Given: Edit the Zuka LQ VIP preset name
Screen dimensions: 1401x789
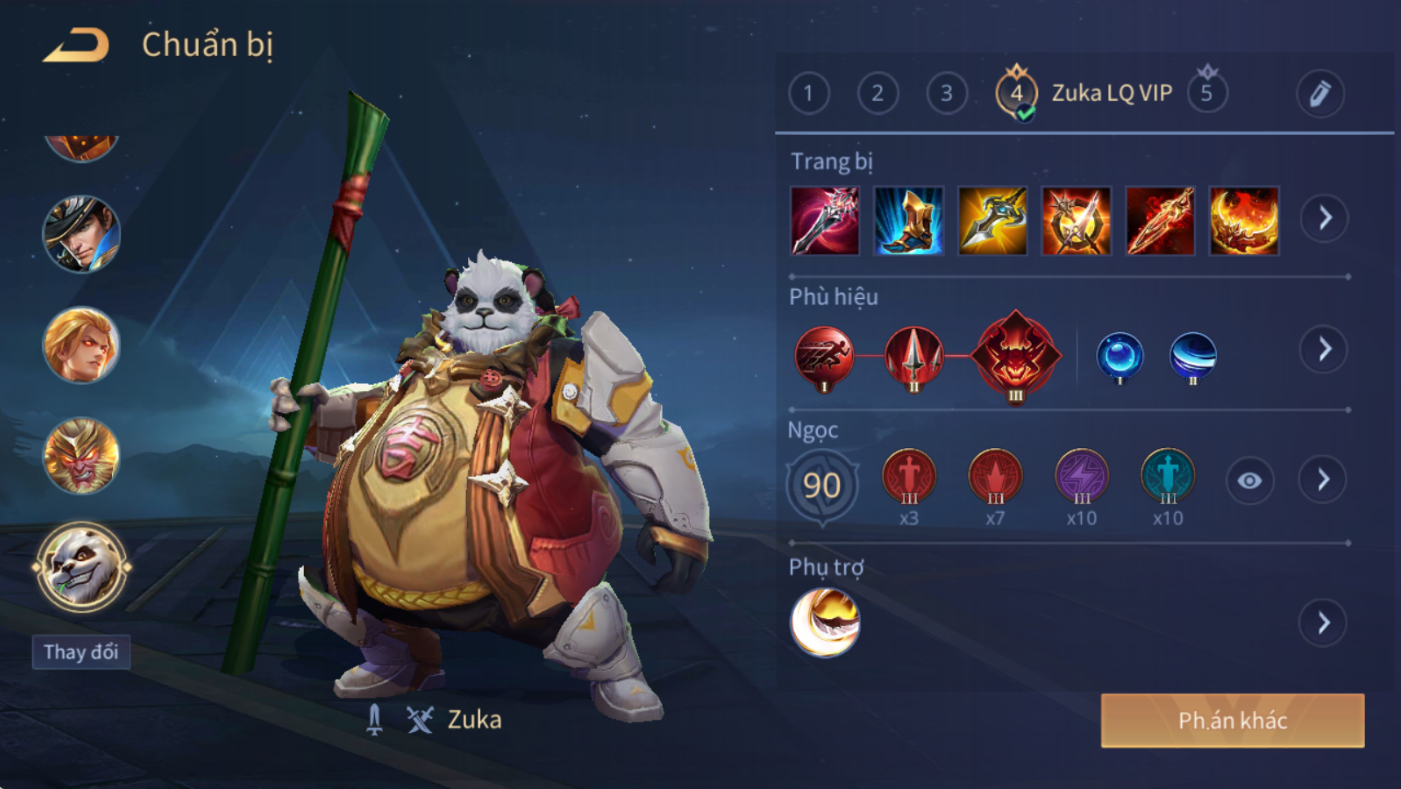Looking at the screenshot, I should (x=1319, y=94).
